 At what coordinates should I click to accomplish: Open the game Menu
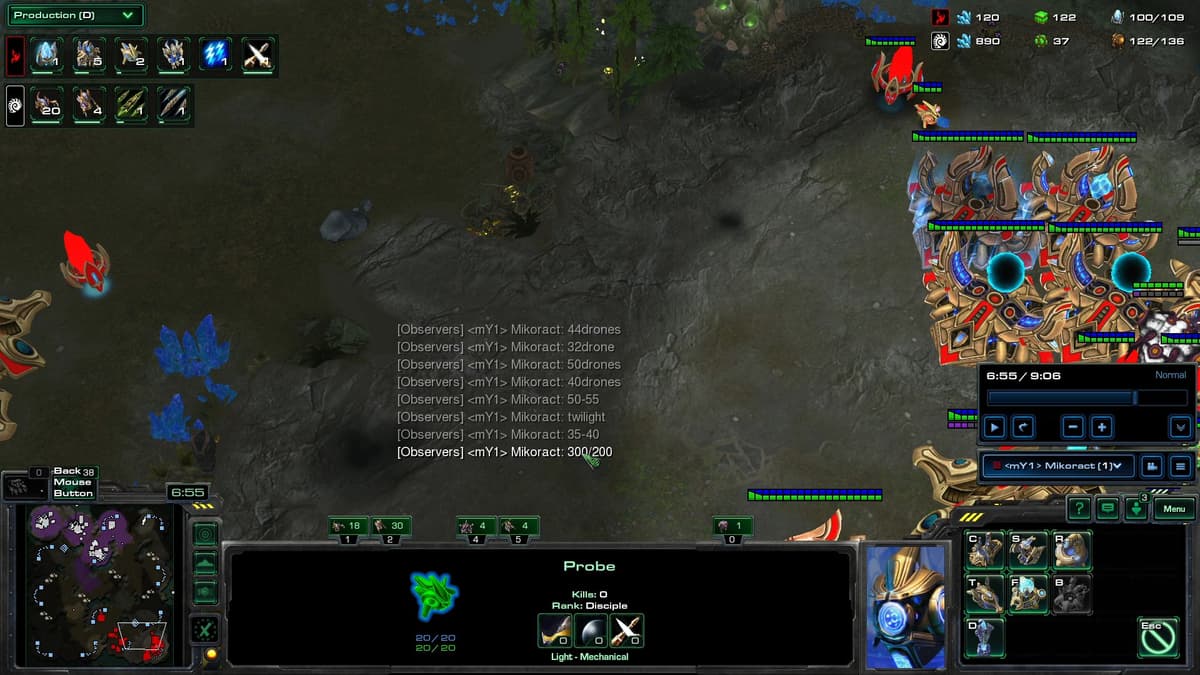click(1174, 509)
